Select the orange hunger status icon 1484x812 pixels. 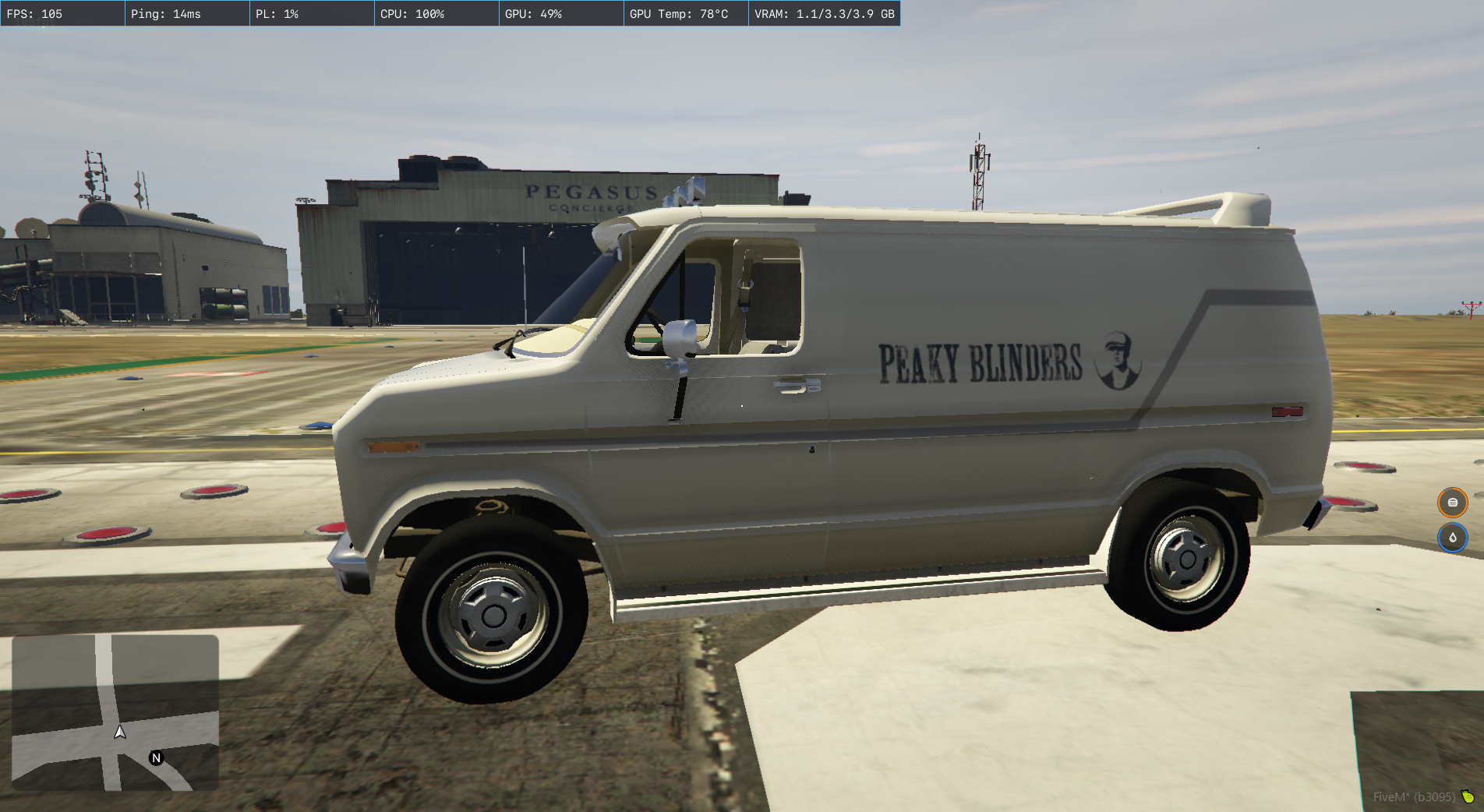click(1452, 503)
